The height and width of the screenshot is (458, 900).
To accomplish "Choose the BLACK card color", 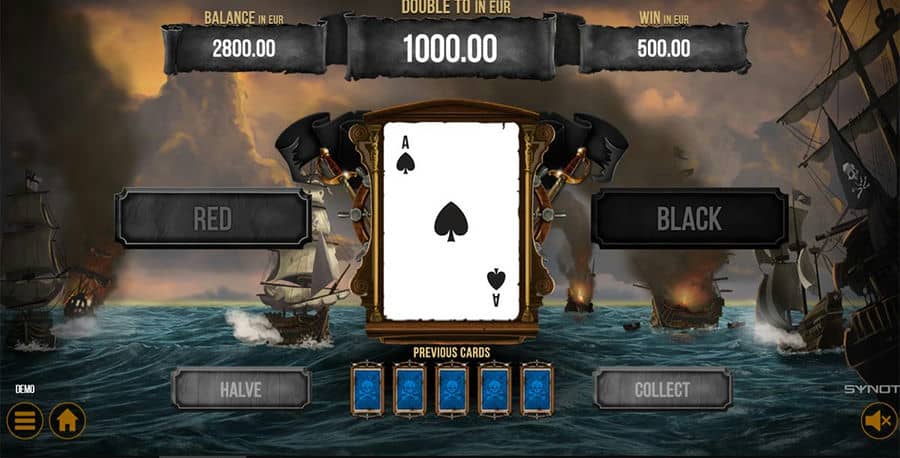I will click(x=689, y=219).
